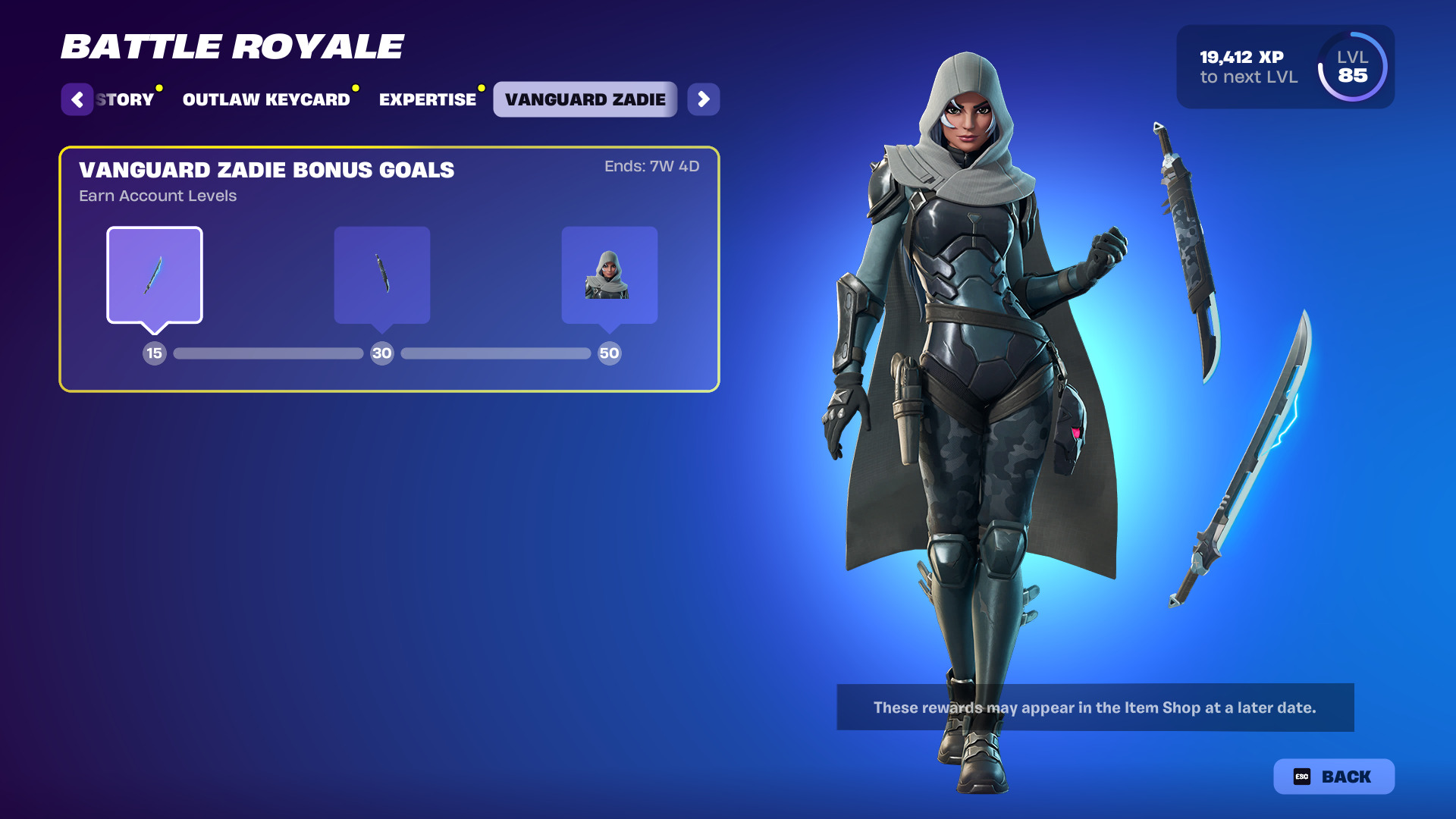Go back with the Back button
Screen dimensions: 1456x819
[x=1333, y=777]
